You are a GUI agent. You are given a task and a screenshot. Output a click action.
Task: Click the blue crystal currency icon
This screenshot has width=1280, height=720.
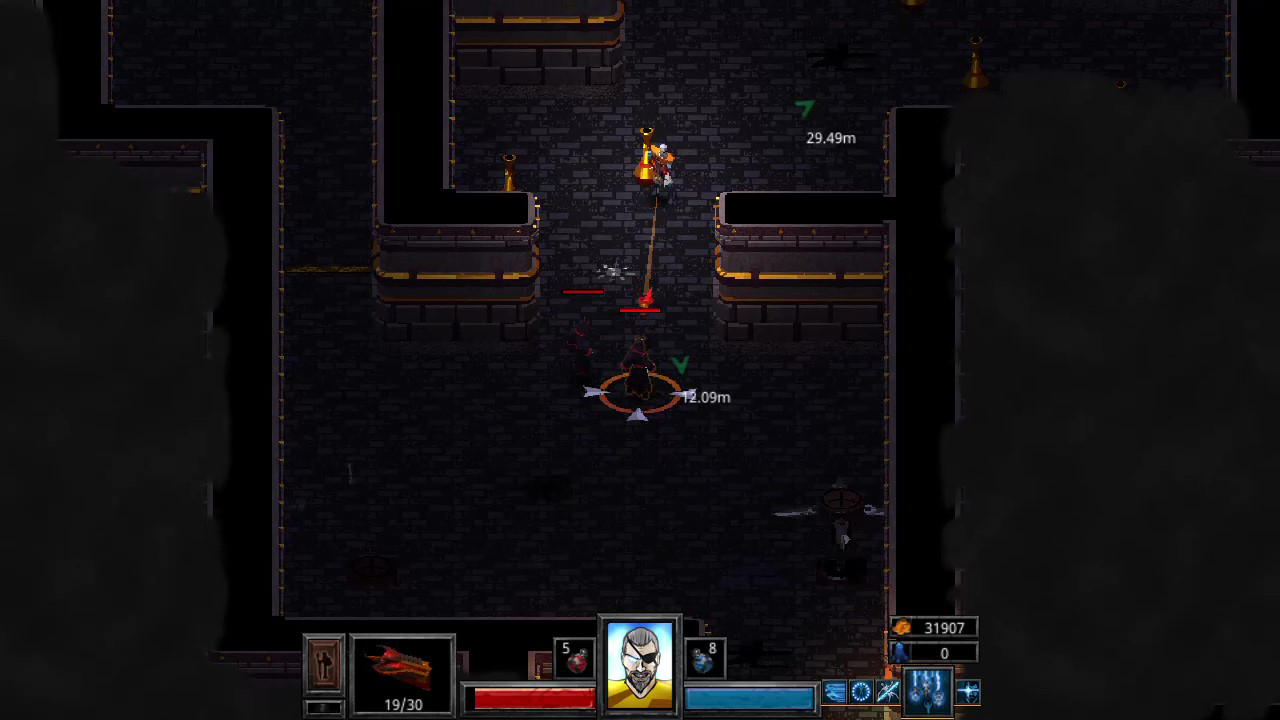900,651
